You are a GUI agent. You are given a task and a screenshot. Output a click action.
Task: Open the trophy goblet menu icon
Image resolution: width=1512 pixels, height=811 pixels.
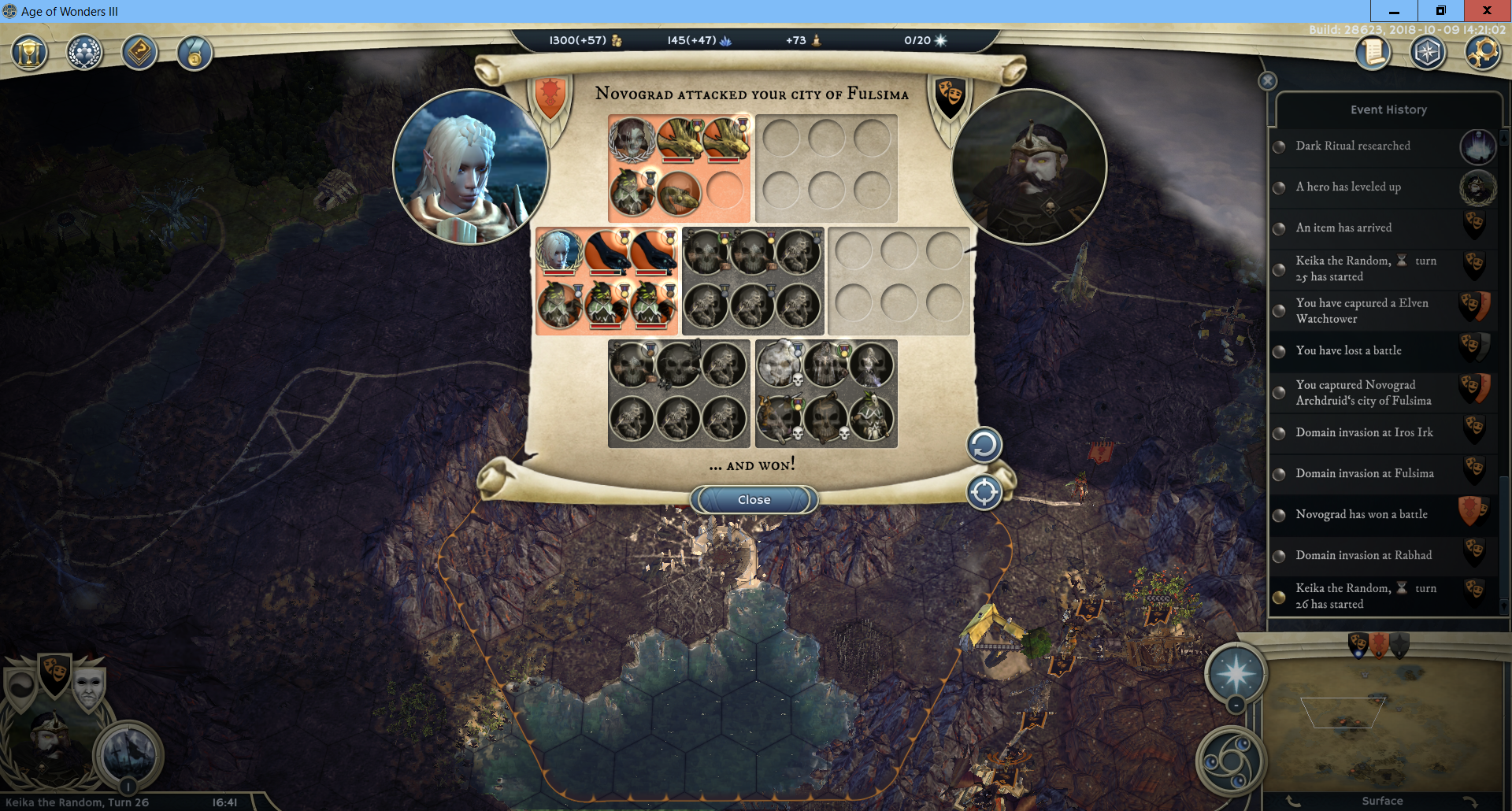point(30,53)
